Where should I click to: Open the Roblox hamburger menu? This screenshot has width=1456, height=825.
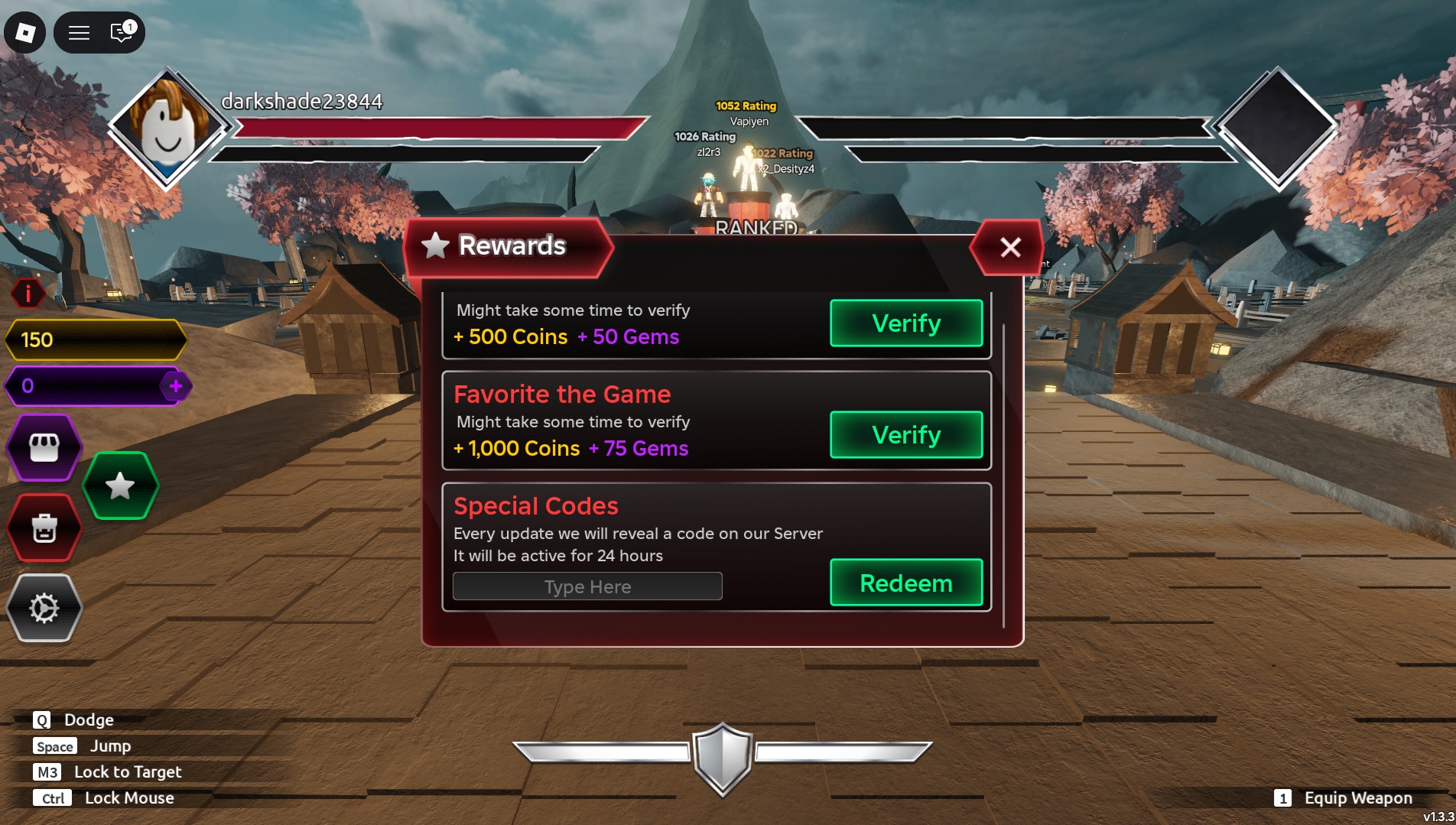pos(79,33)
